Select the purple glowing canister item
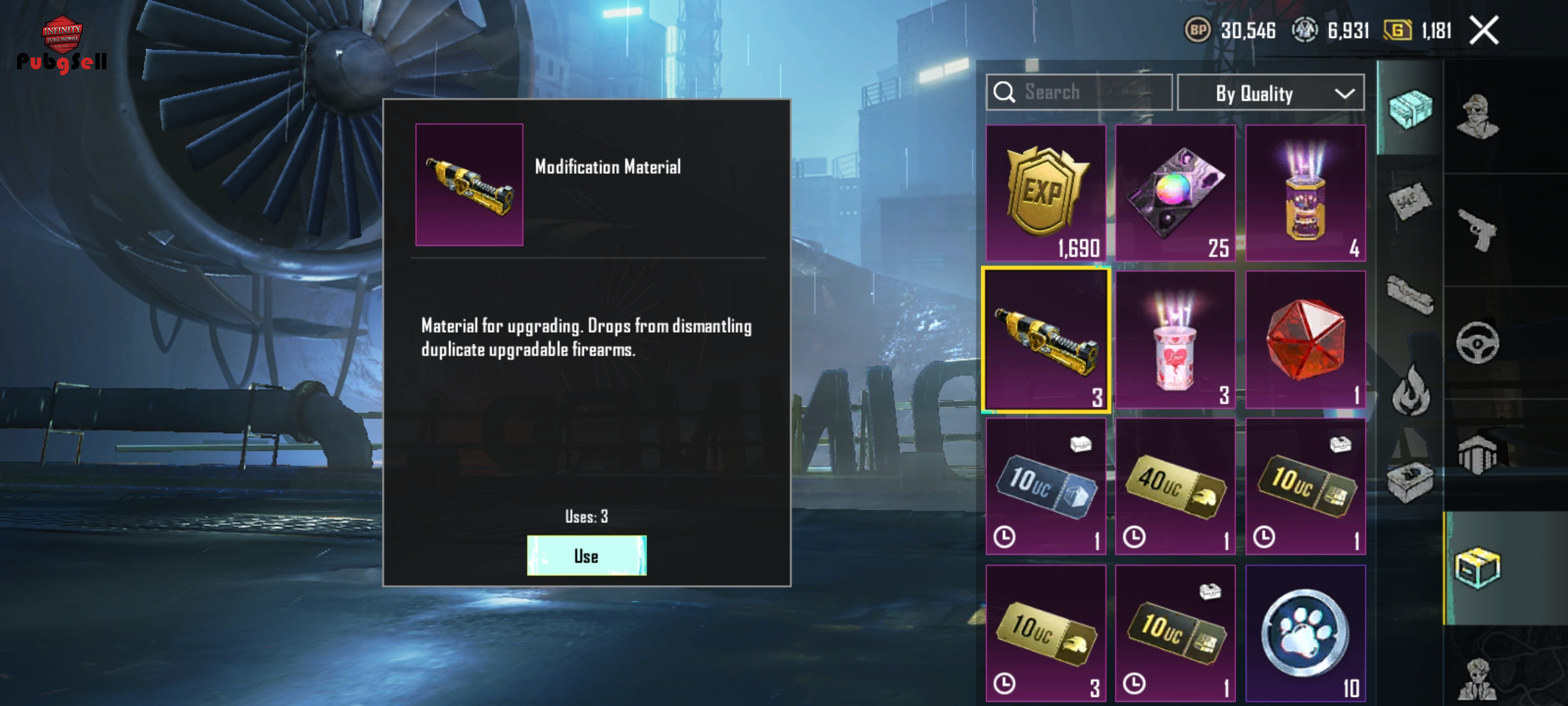Screen dimensions: 1568x706 pyautogui.click(x=1305, y=193)
